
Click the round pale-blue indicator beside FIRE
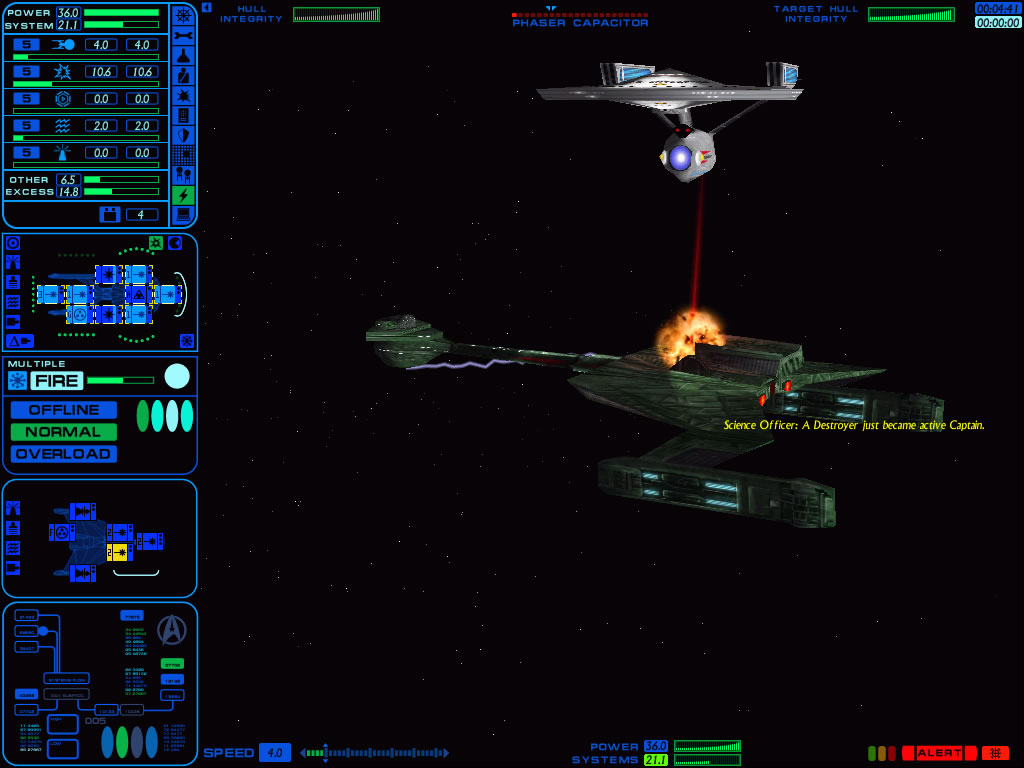pos(177,376)
